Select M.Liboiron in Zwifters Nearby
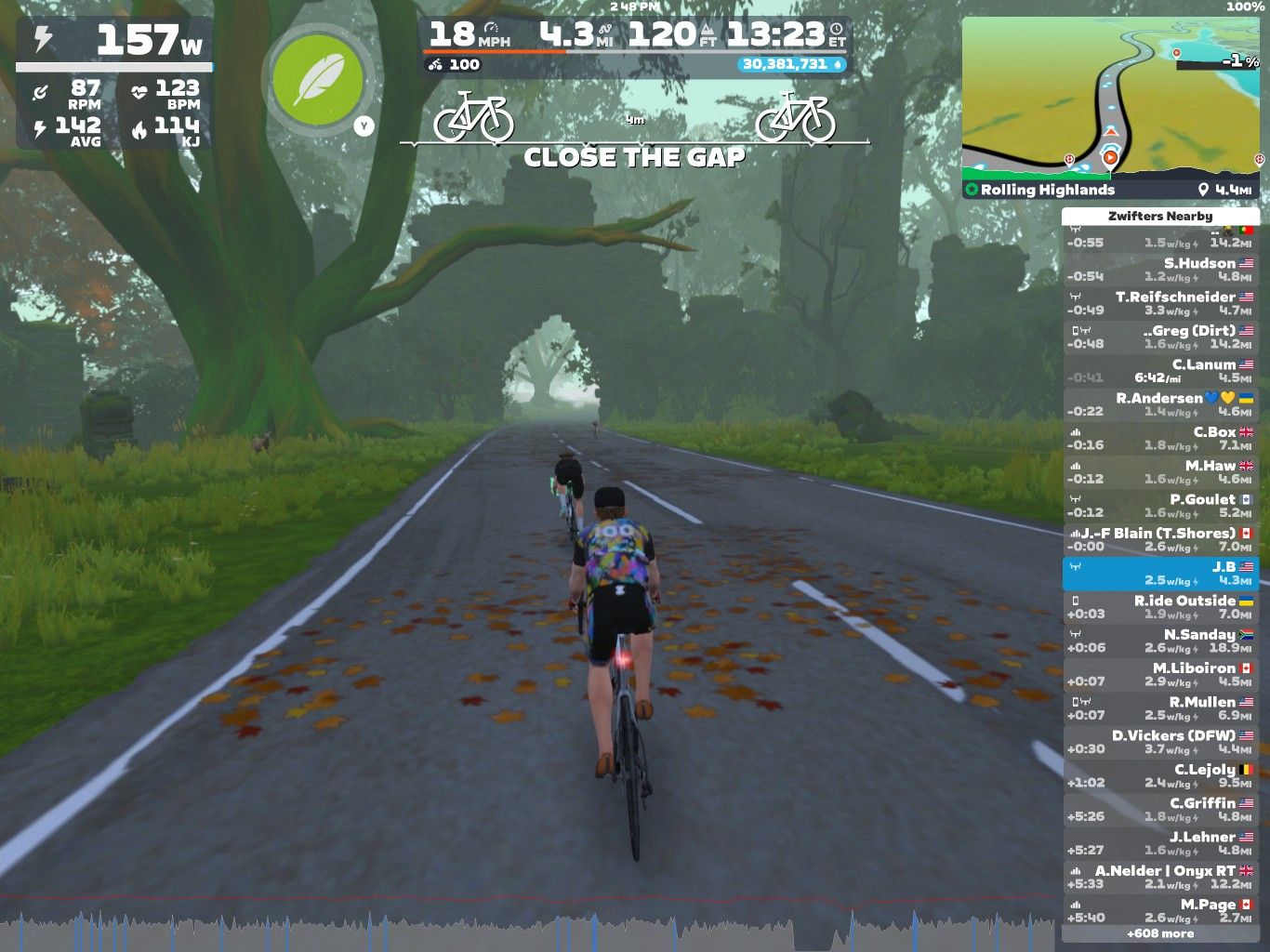Image resolution: width=1270 pixels, height=952 pixels. pos(1160,674)
